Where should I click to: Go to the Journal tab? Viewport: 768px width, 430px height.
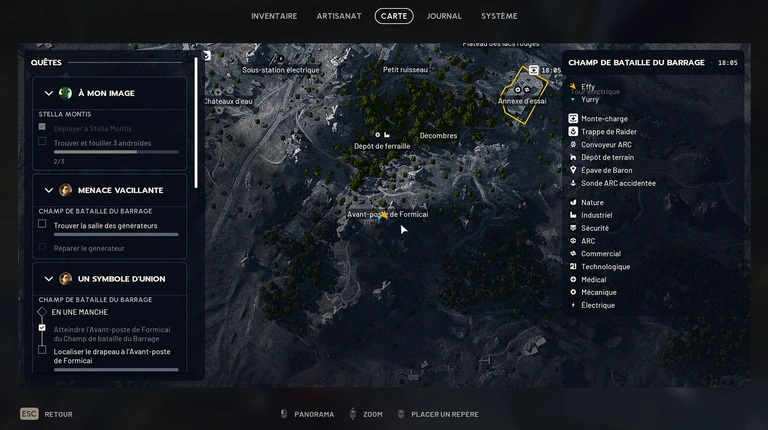pos(444,16)
